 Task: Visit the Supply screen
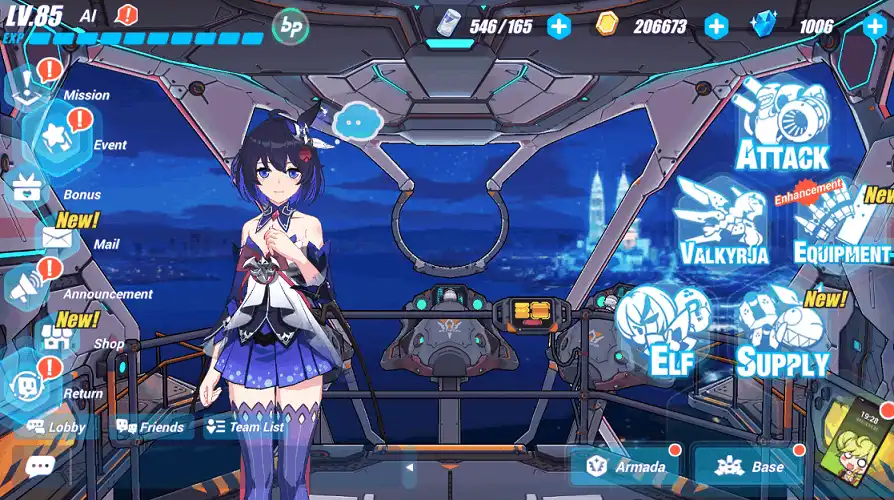click(x=782, y=336)
